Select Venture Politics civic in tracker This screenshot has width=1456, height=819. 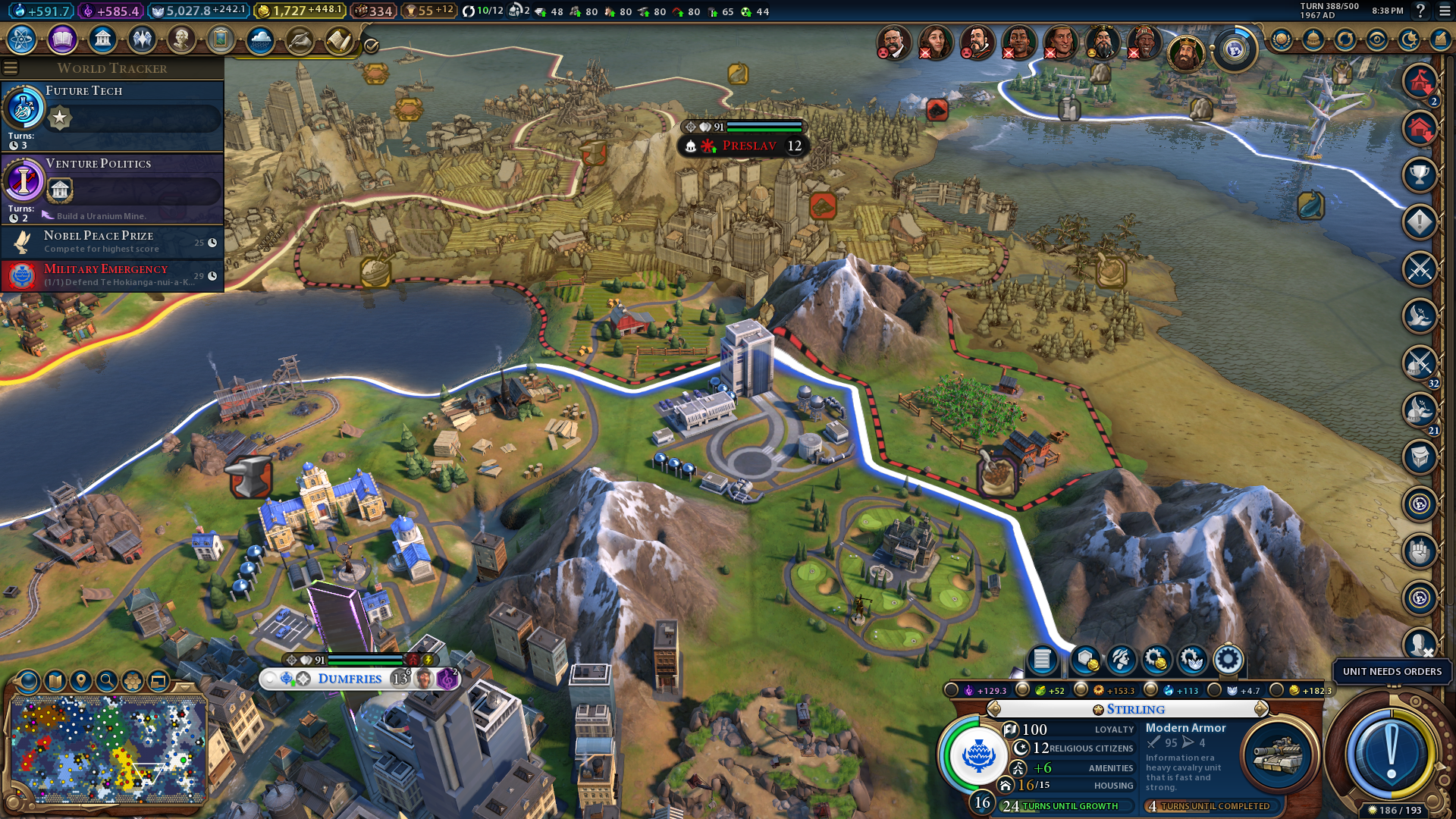point(112,188)
